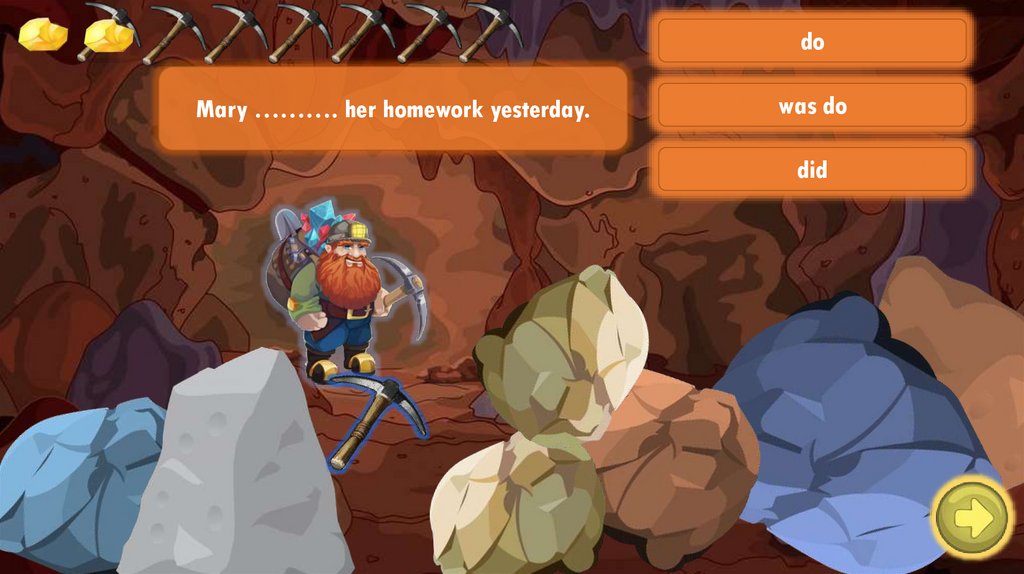Choose the answer "do"

click(812, 42)
